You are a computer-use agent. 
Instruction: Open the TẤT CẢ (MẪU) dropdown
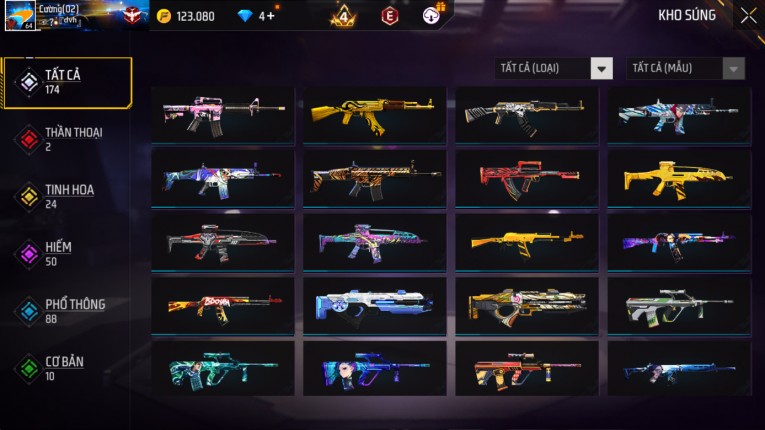coord(685,68)
